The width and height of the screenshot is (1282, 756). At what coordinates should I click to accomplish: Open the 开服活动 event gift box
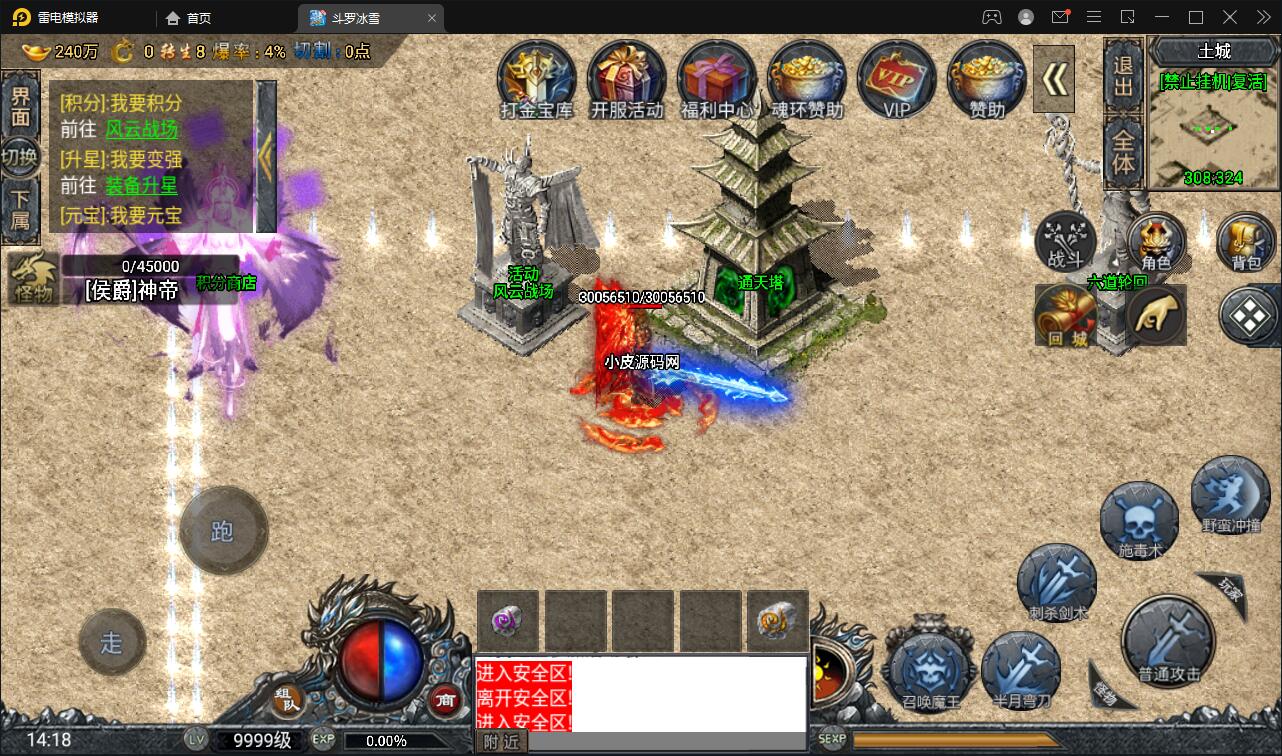[627, 80]
